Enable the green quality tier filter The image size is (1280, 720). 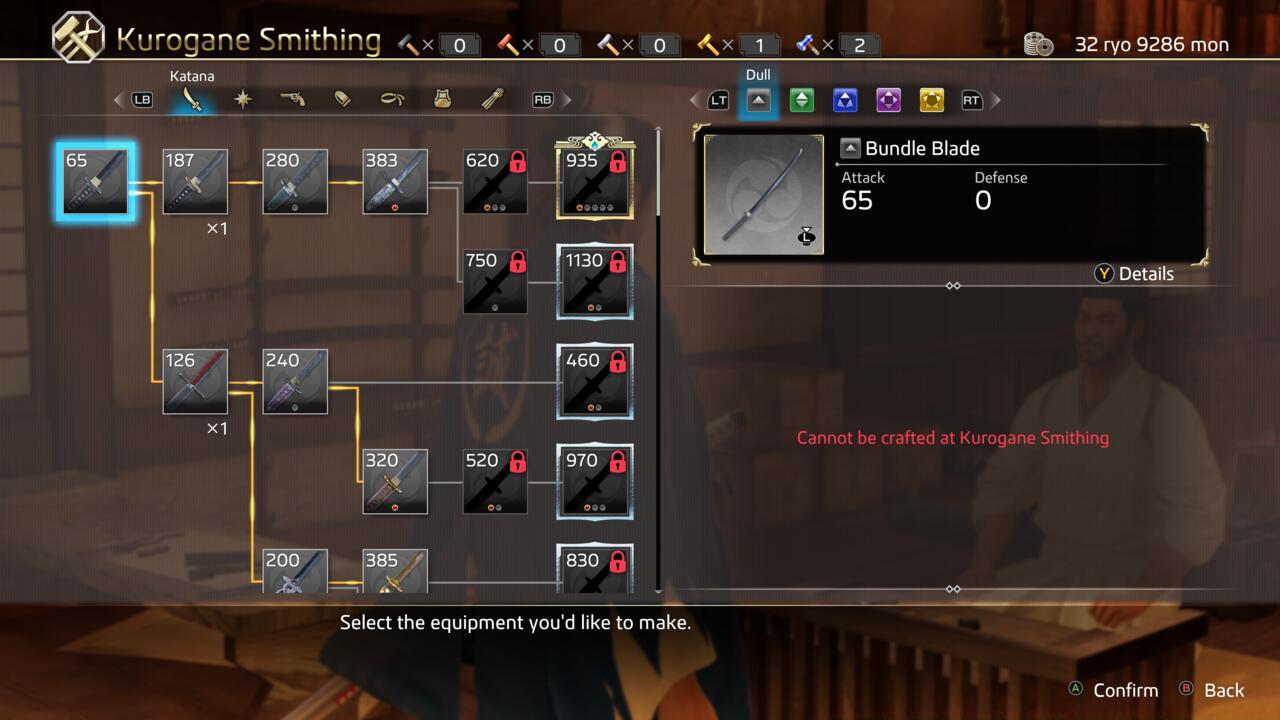point(801,99)
